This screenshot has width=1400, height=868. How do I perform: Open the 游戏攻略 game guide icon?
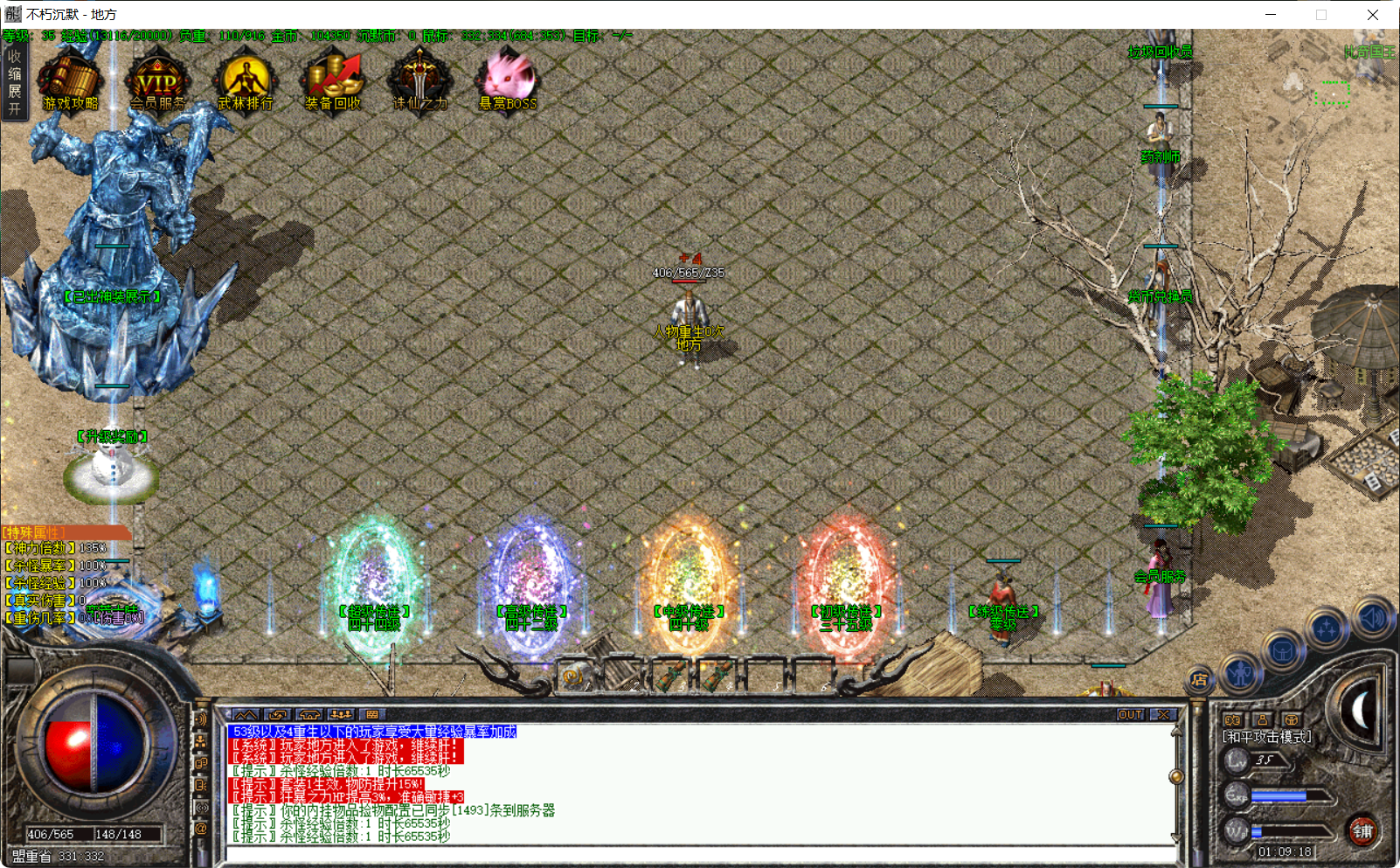[x=71, y=81]
